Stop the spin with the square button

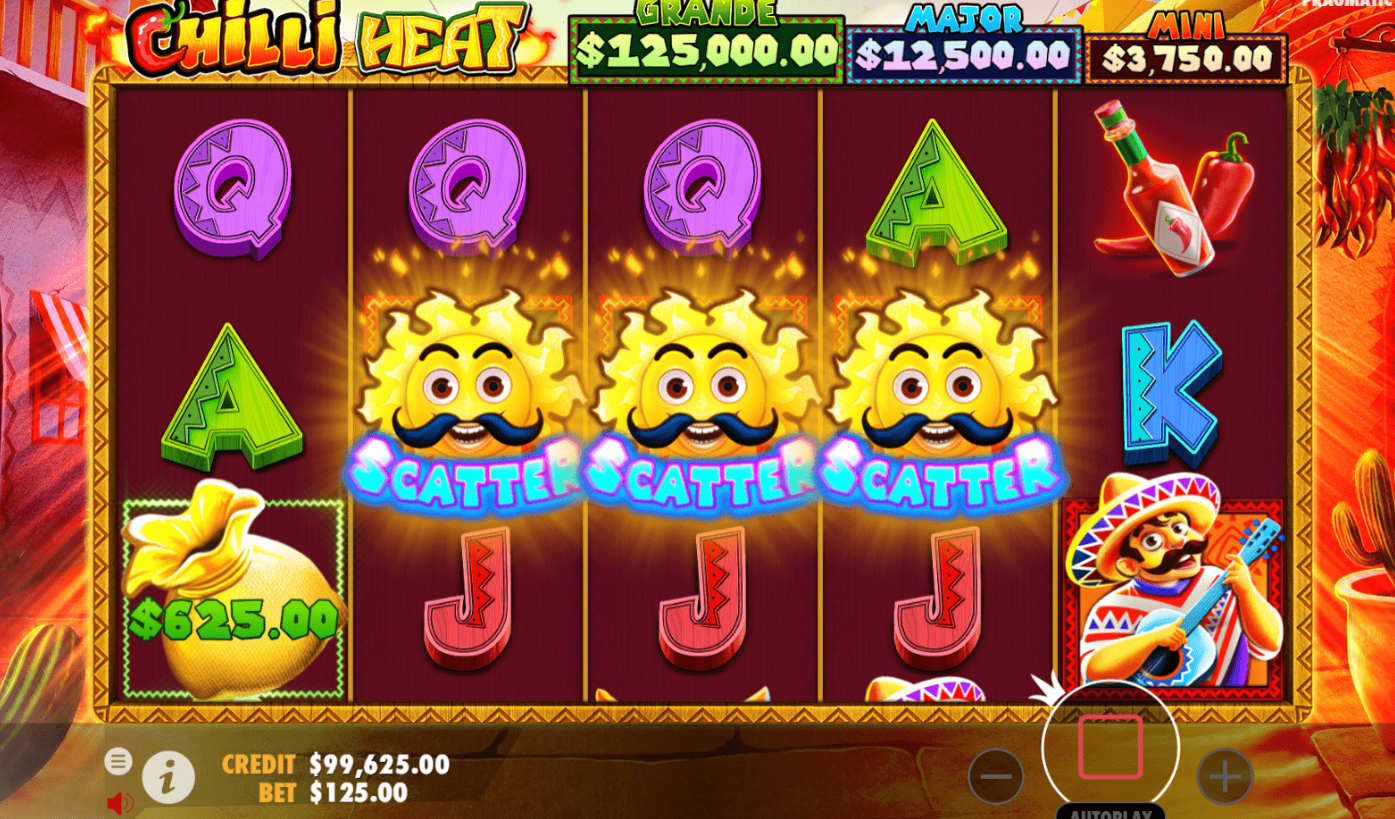click(x=1110, y=747)
